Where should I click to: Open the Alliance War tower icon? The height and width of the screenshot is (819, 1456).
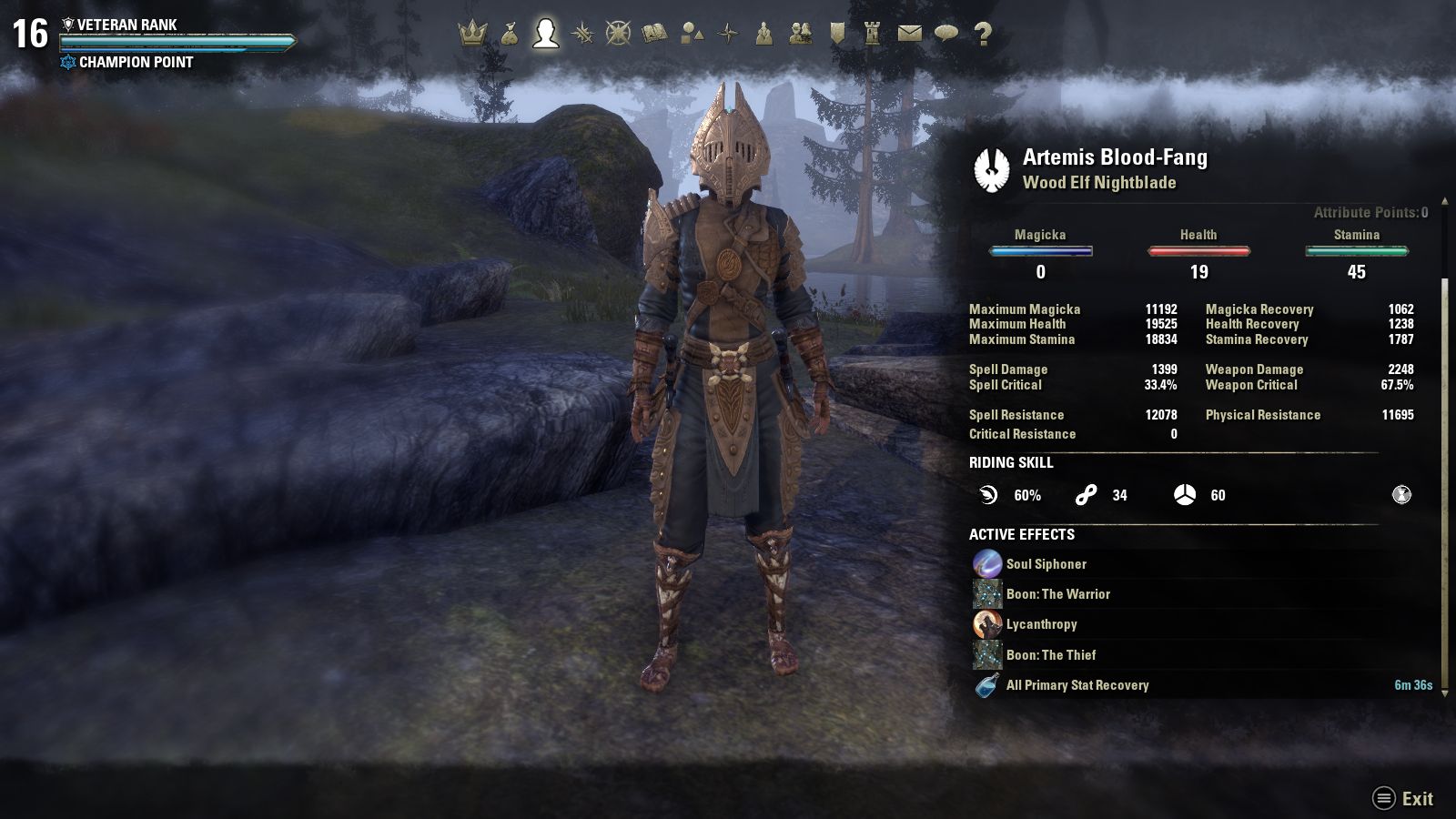pyautogui.click(x=874, y=35)
